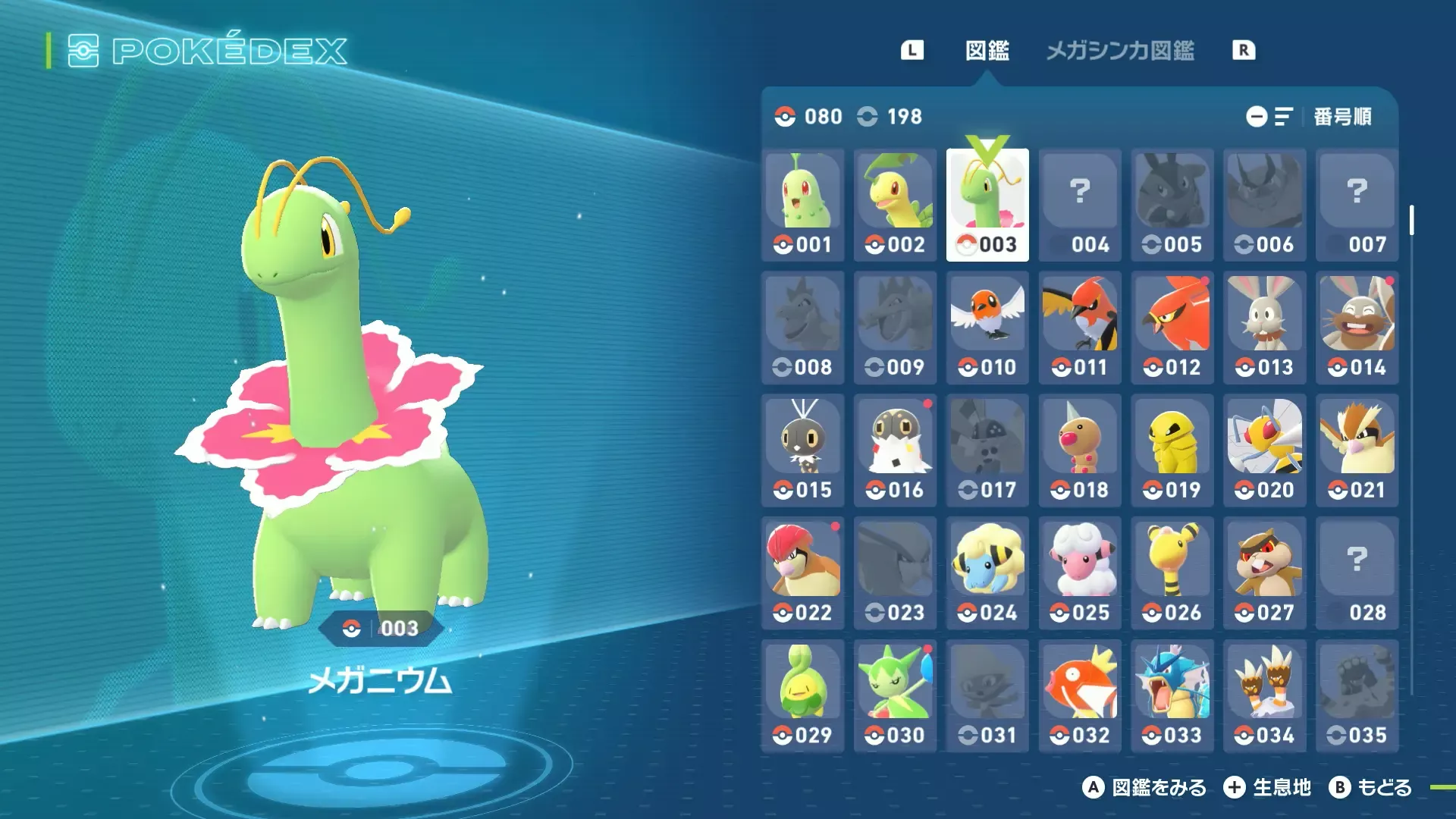Click 図鑑をみる to view the entry
Image resolution: width=1456 pixels, height=819 pixels.
point(1147,788)
